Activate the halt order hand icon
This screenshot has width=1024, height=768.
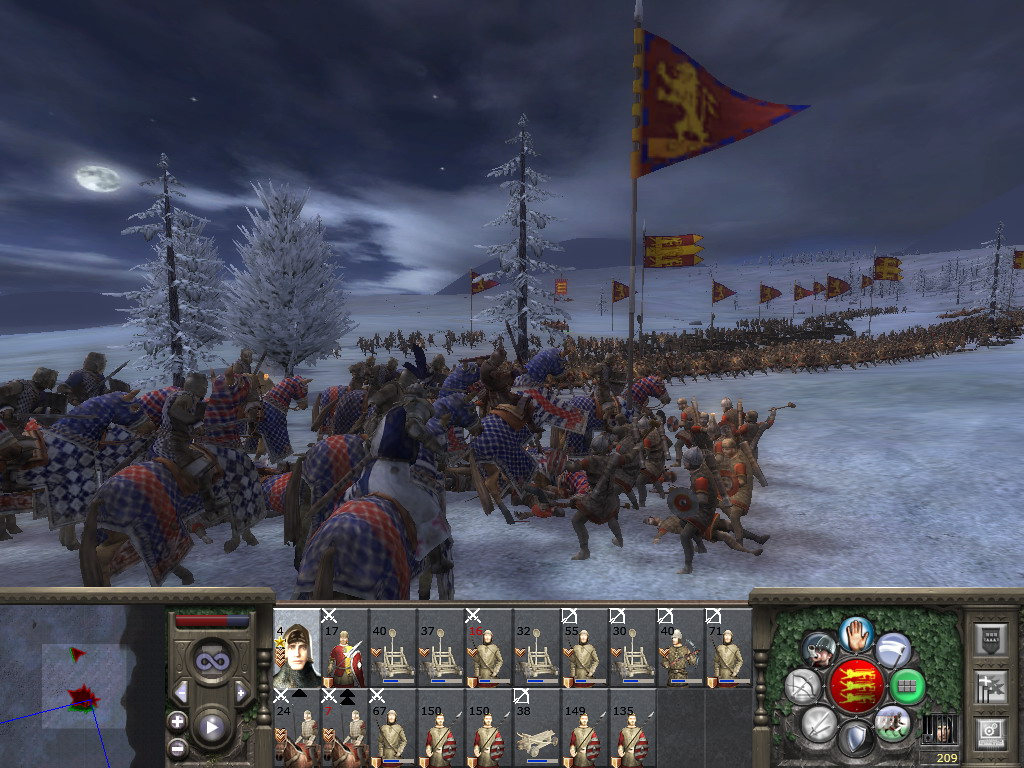pyautogui.click(x=856, y=634)
